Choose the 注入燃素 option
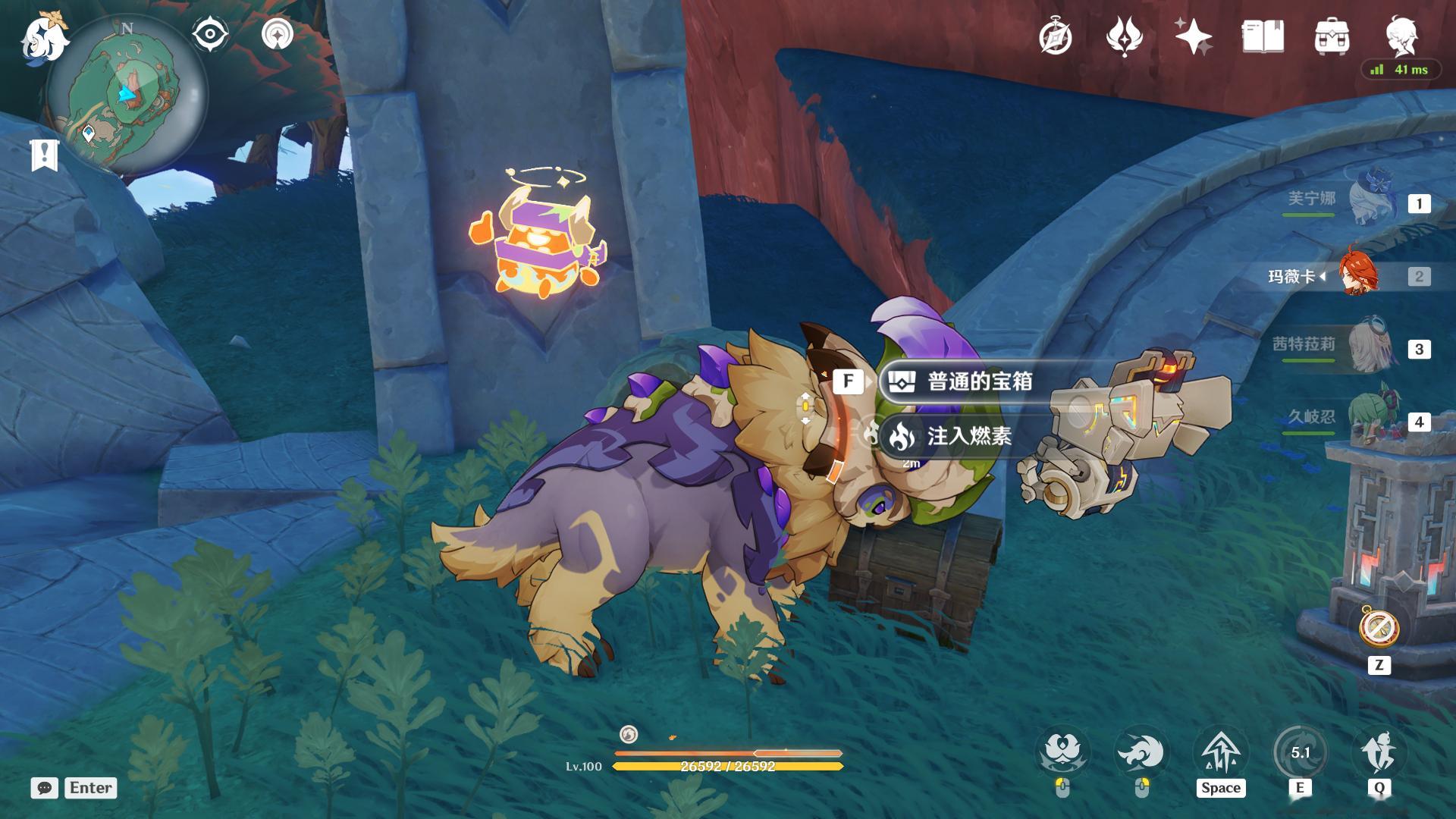The width and height of the screenshot is (1456, 819). coord(968,436)
